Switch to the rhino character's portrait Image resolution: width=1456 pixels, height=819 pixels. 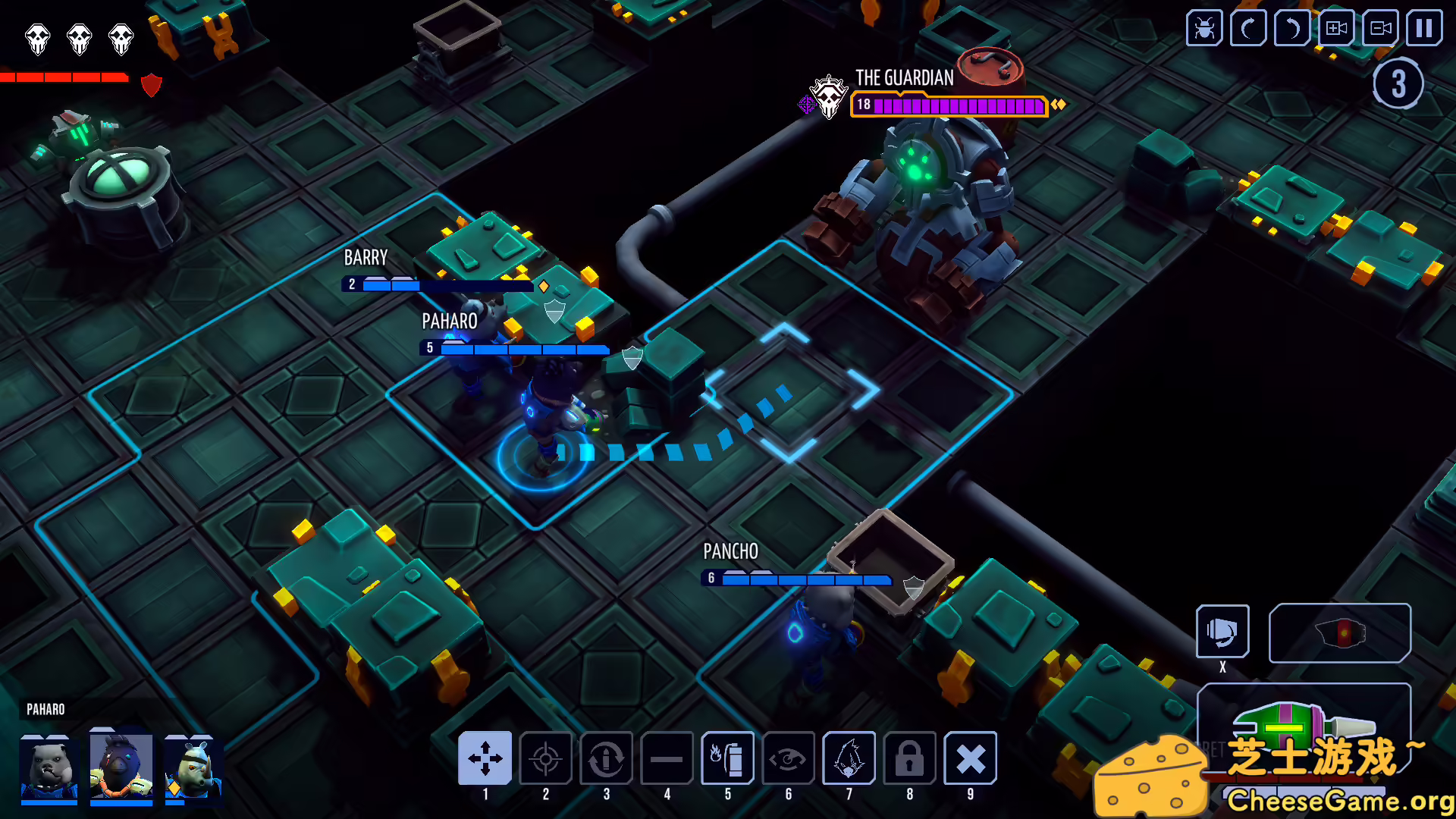point(194,770)
